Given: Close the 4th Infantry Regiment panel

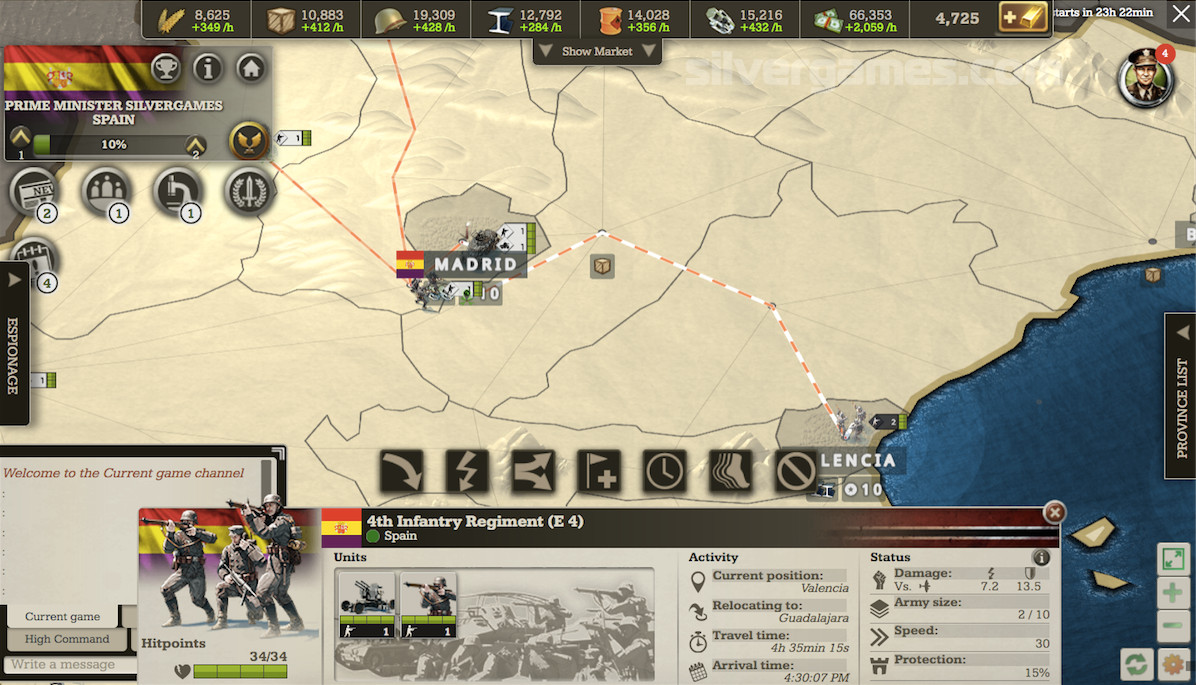Looking at the screenshot, I should [x=1054, y=512].
